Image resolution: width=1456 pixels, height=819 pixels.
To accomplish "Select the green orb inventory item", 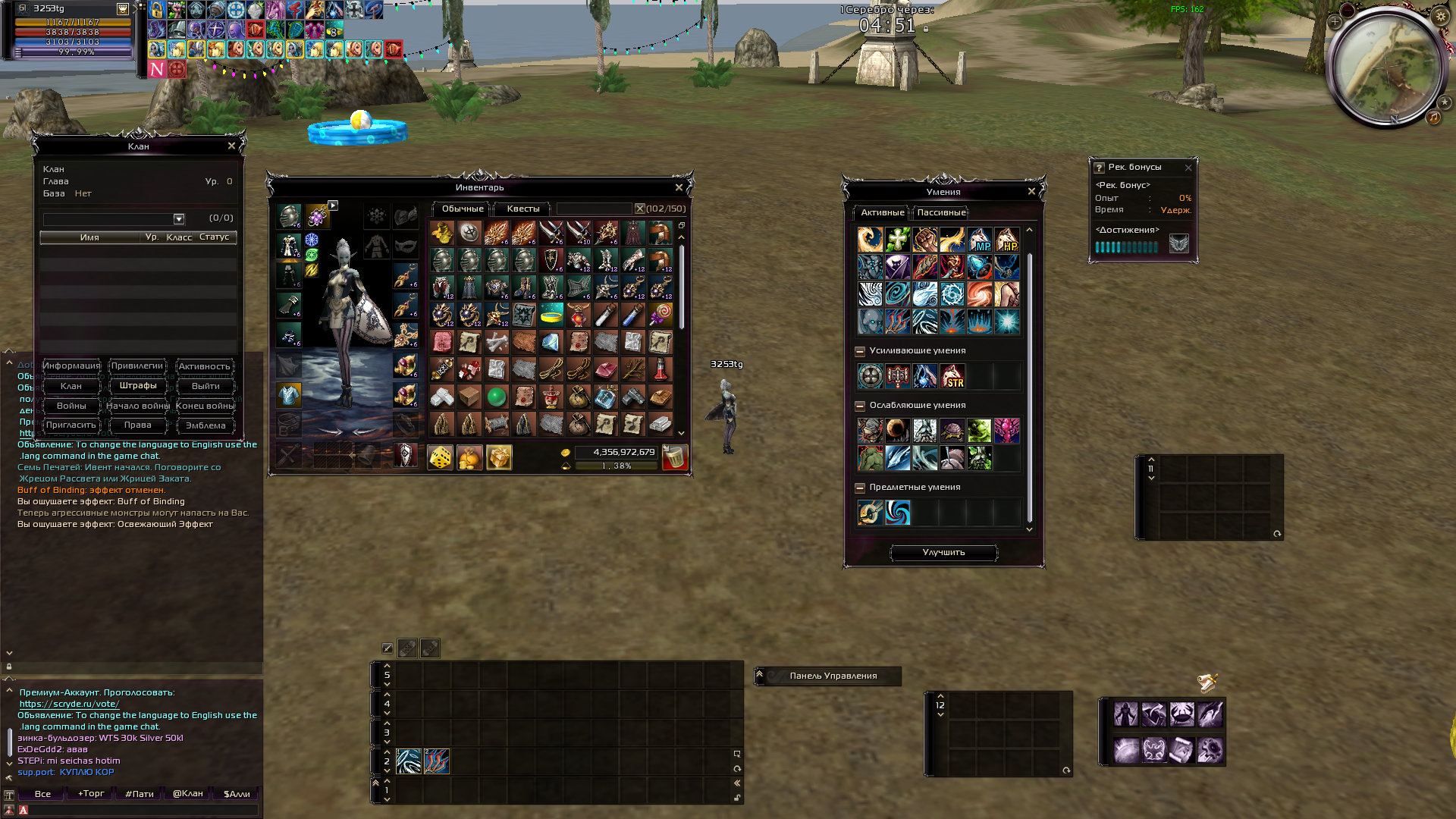I will point(497,397).
